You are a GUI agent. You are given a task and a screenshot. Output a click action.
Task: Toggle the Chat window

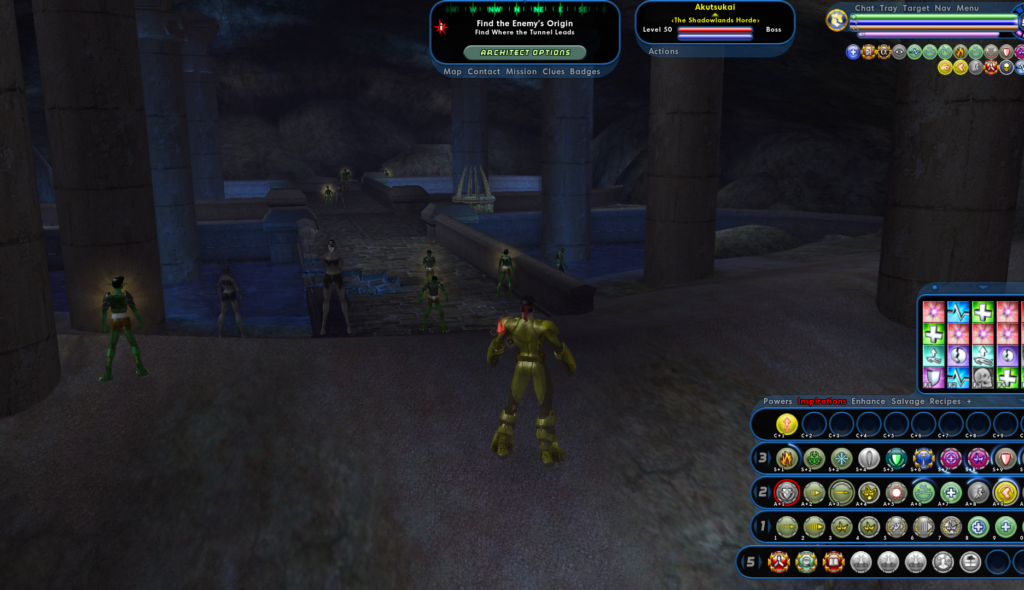tap(864, 8)
